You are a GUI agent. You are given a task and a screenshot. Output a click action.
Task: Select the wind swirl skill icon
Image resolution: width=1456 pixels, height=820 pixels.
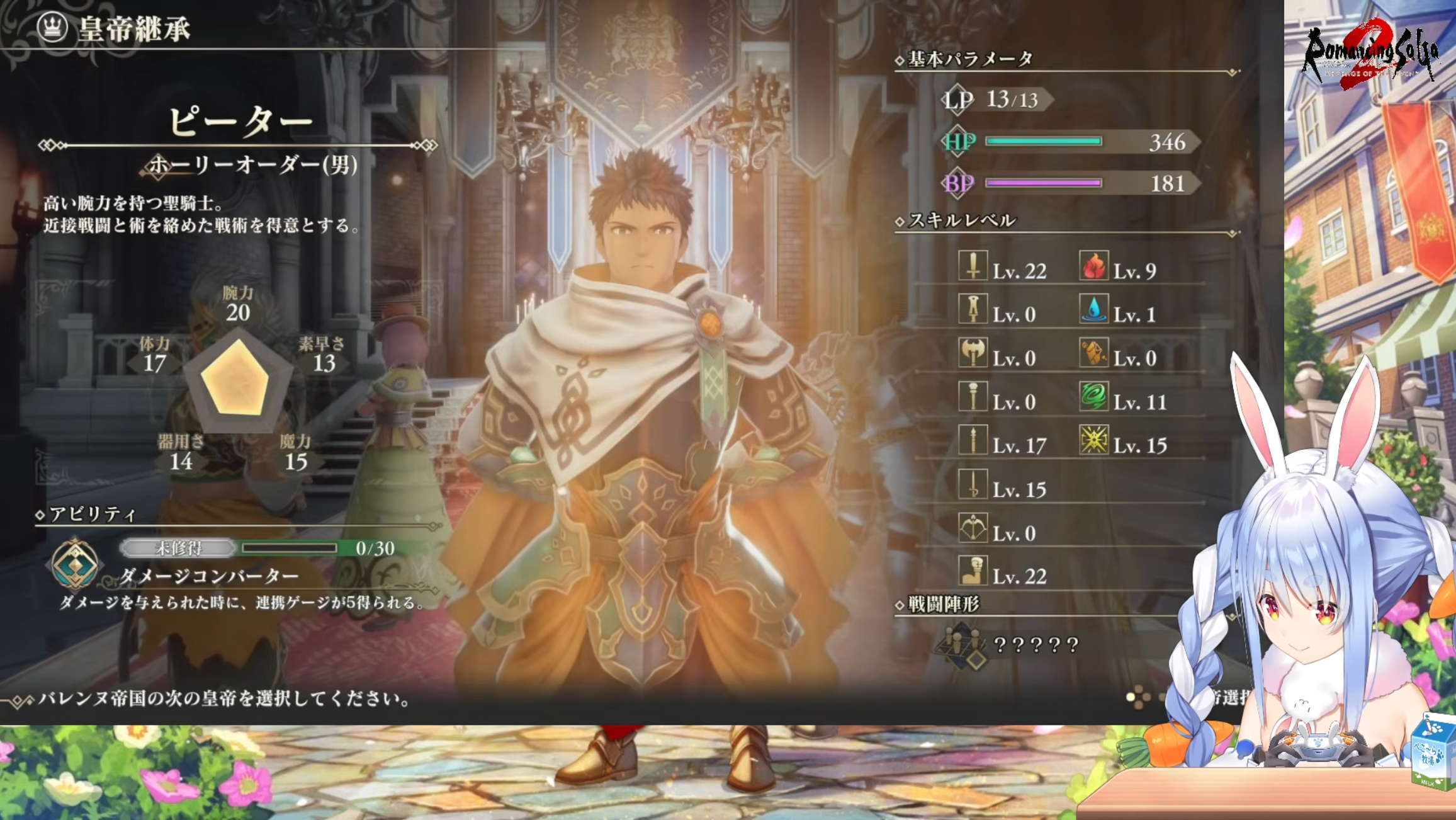click(1093, 397)
